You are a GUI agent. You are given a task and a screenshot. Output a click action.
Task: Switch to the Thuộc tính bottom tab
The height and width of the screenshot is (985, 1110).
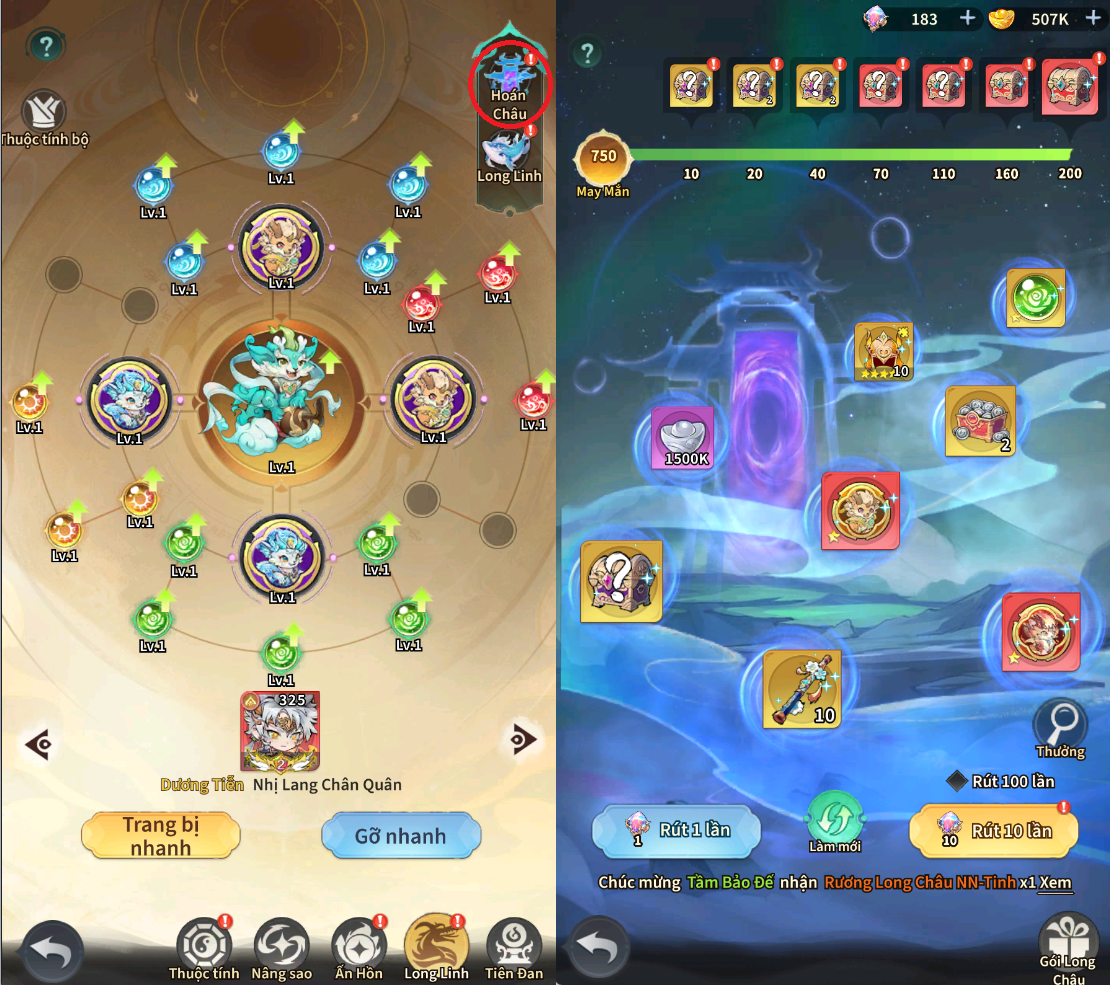coord(204,947)
